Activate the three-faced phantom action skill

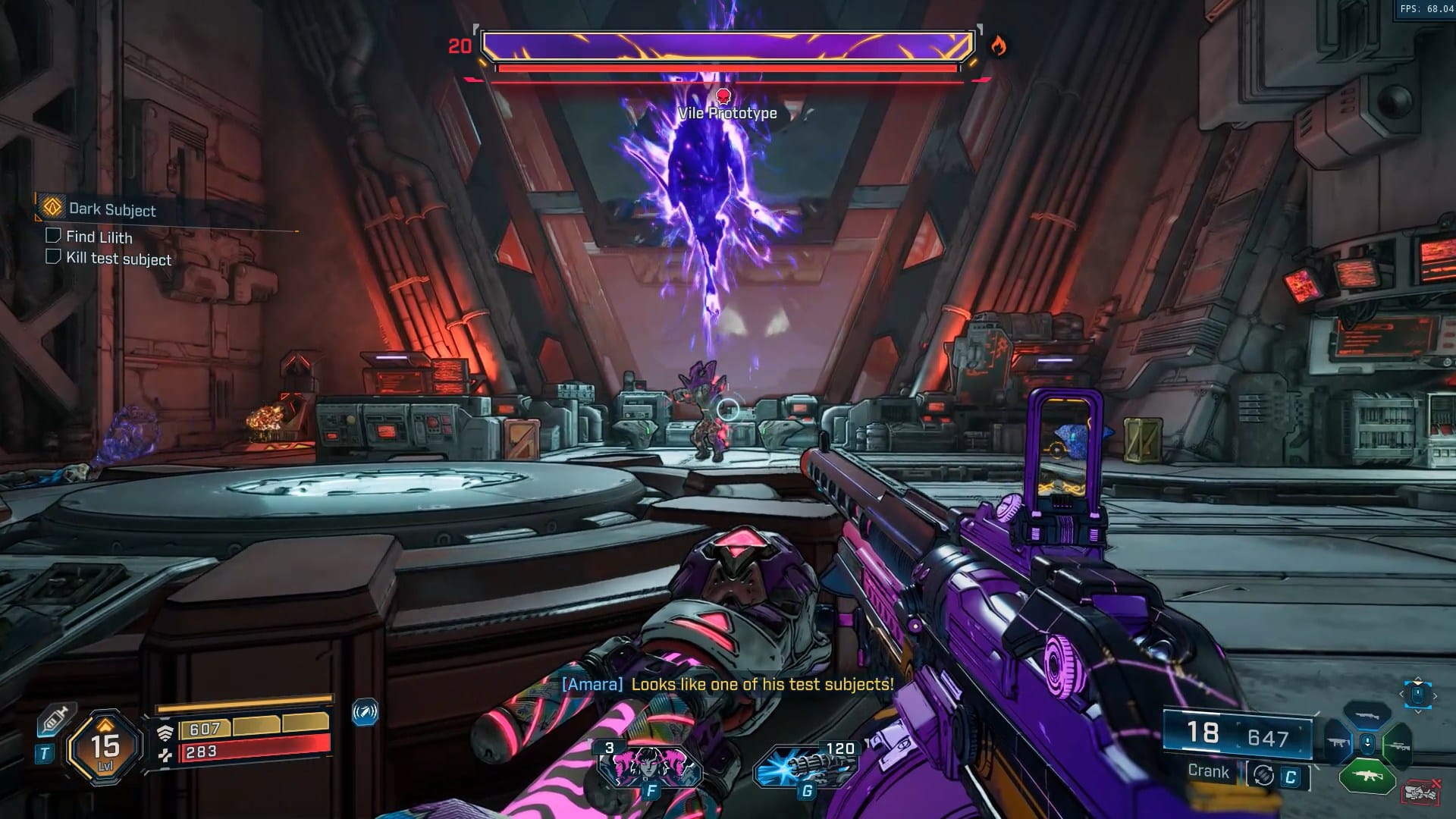(650, 765)
